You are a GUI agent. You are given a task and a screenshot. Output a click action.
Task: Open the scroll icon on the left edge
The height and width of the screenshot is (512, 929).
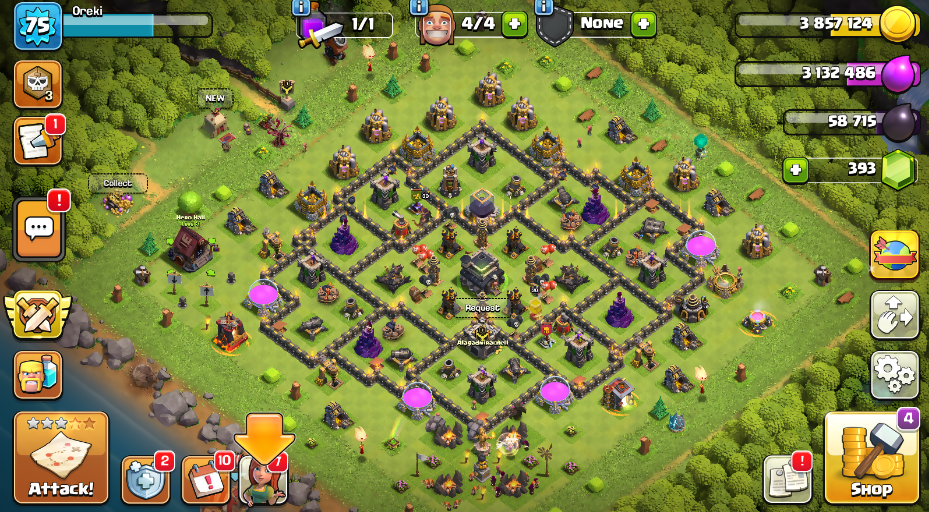pos(36,142)
